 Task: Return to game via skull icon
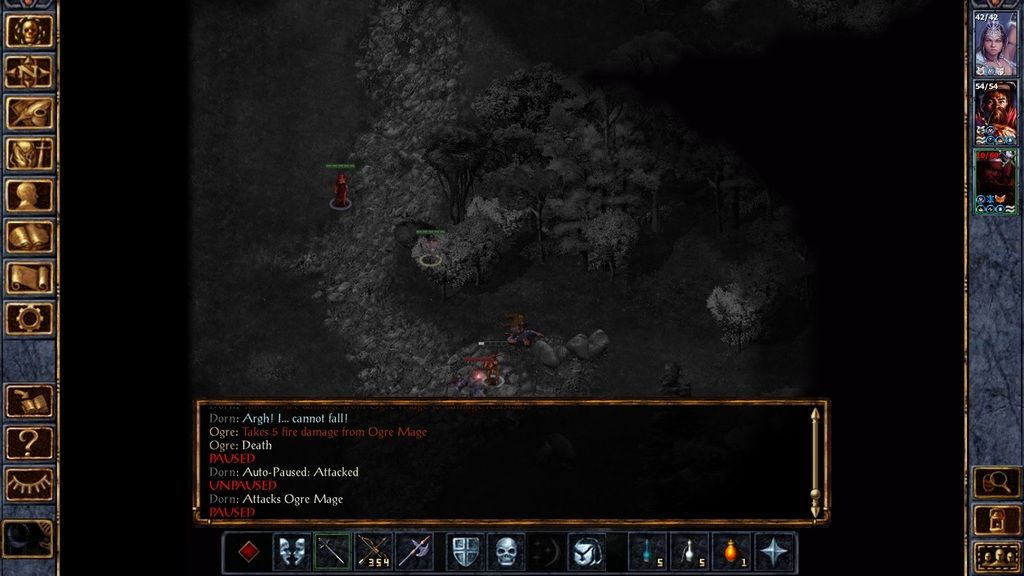(x=30, y=31)
